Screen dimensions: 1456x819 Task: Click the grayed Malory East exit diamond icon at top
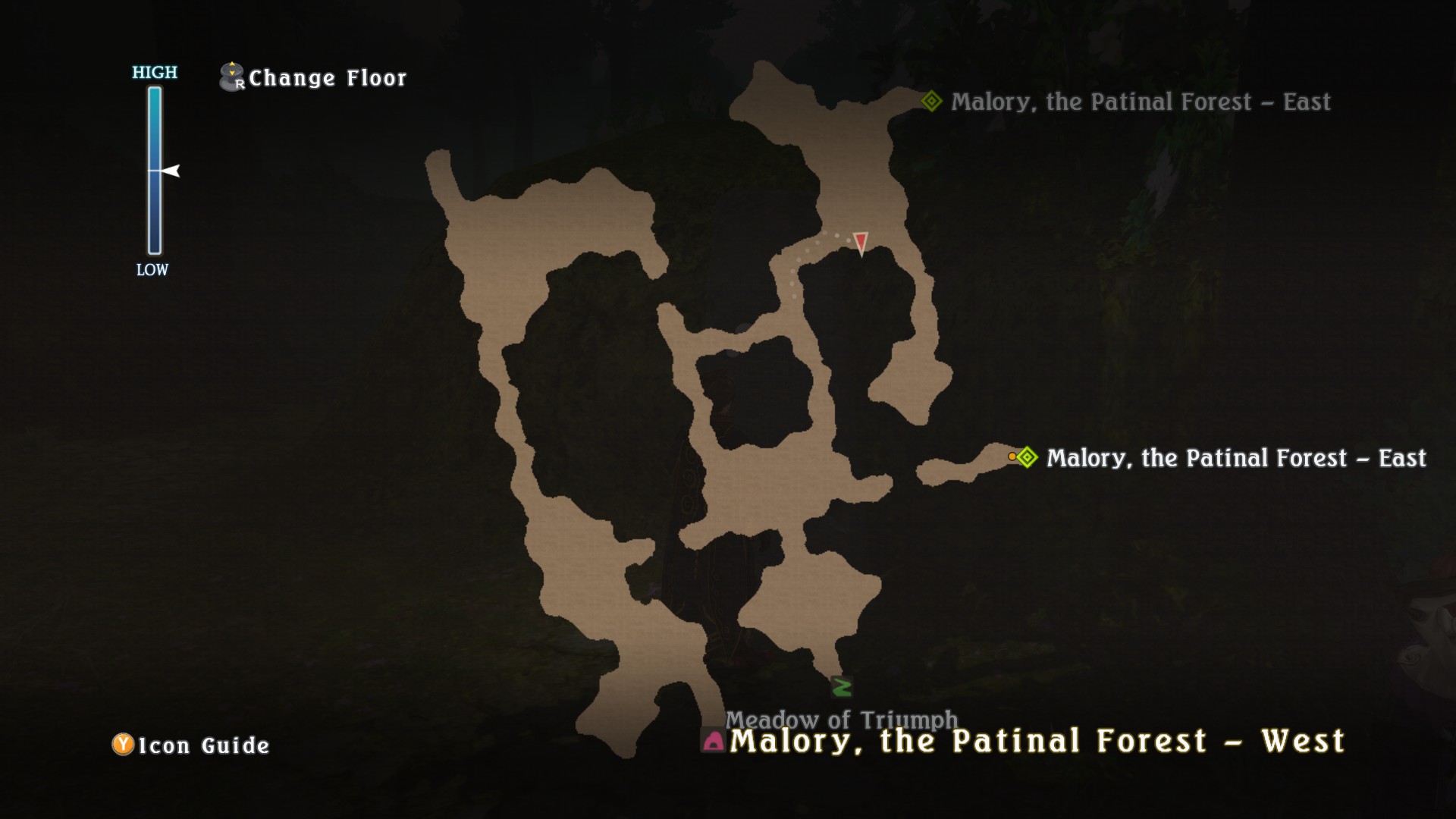click(930, 101)
